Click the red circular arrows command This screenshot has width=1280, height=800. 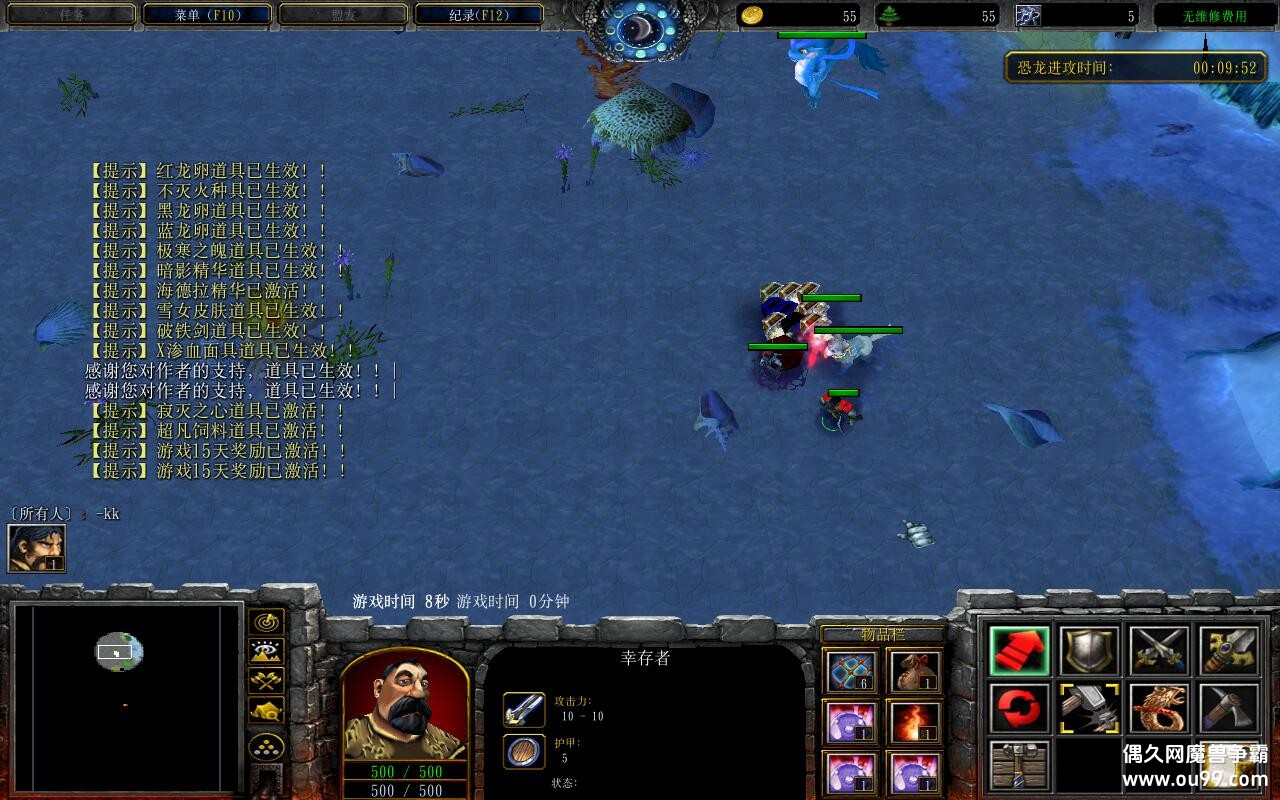point(1019,709)
